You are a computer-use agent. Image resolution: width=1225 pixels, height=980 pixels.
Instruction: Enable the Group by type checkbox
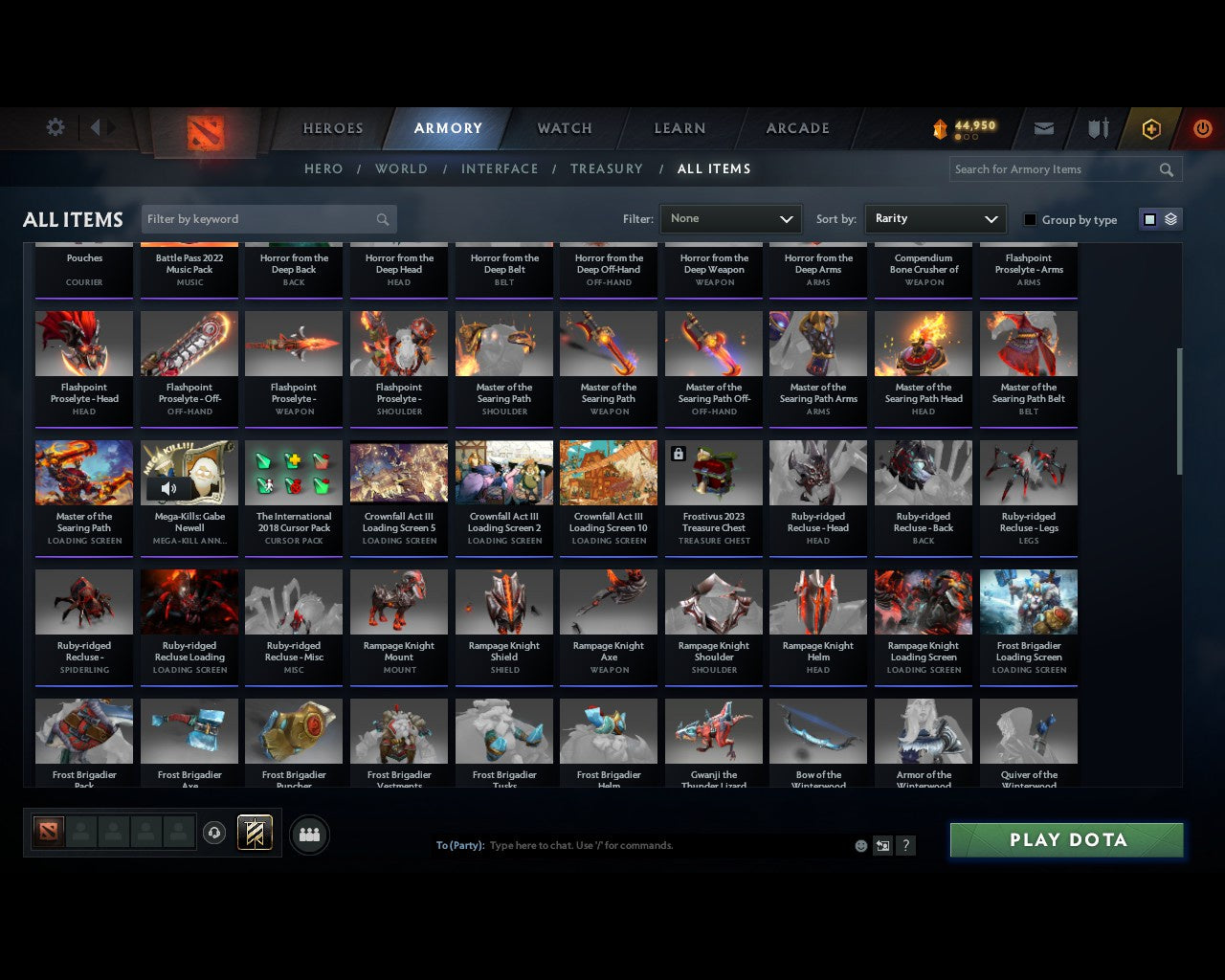pyautogui.click(x=1030, y=218)
